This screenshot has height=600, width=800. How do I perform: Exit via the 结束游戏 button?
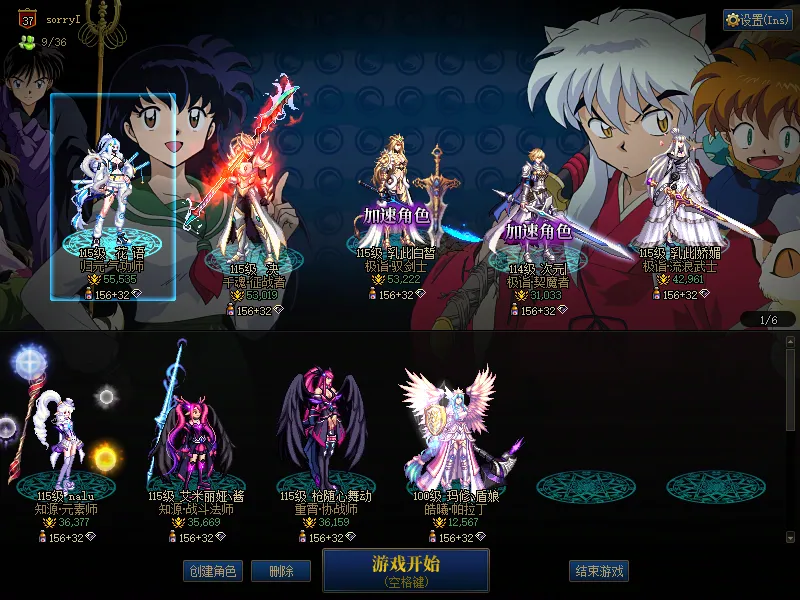pyautogui.click(x=599, y=571)
